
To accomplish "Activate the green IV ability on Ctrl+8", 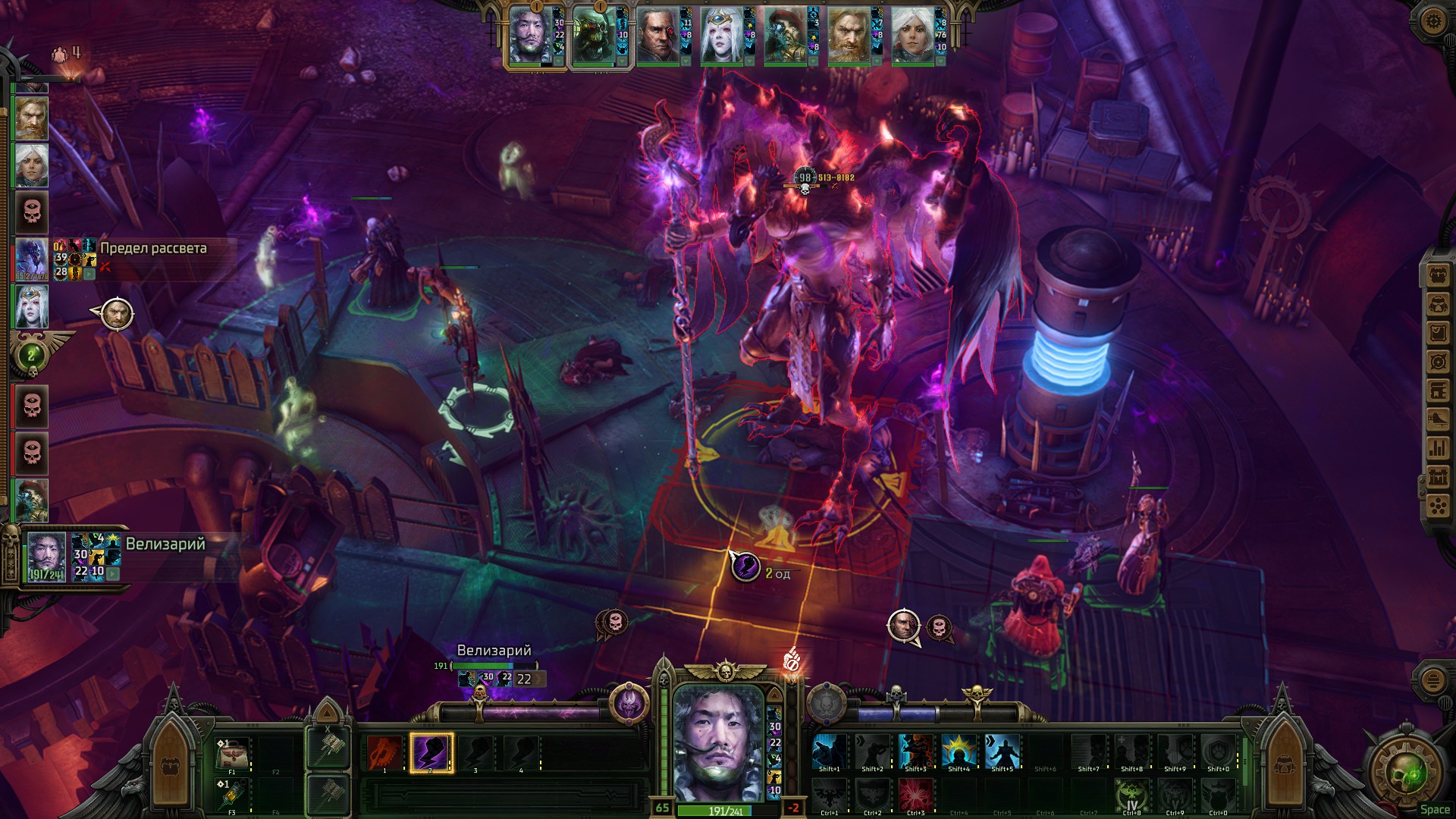I will coord(1131,795).
